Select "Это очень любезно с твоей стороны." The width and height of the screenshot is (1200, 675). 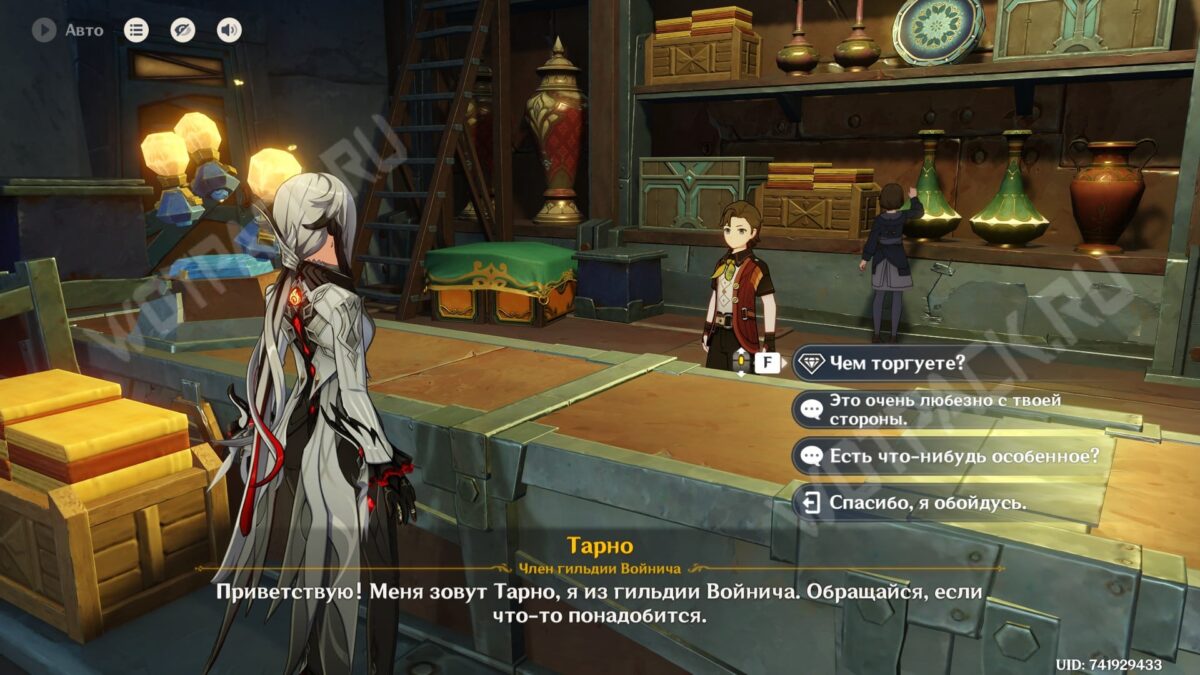coord(944,409)
